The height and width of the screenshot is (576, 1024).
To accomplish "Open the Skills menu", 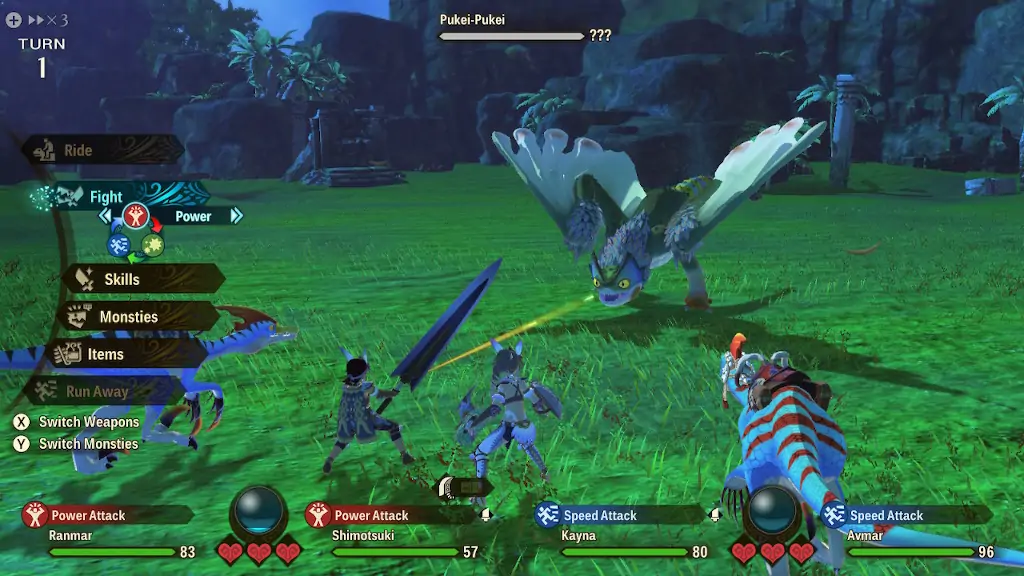I will coord(121,279).
